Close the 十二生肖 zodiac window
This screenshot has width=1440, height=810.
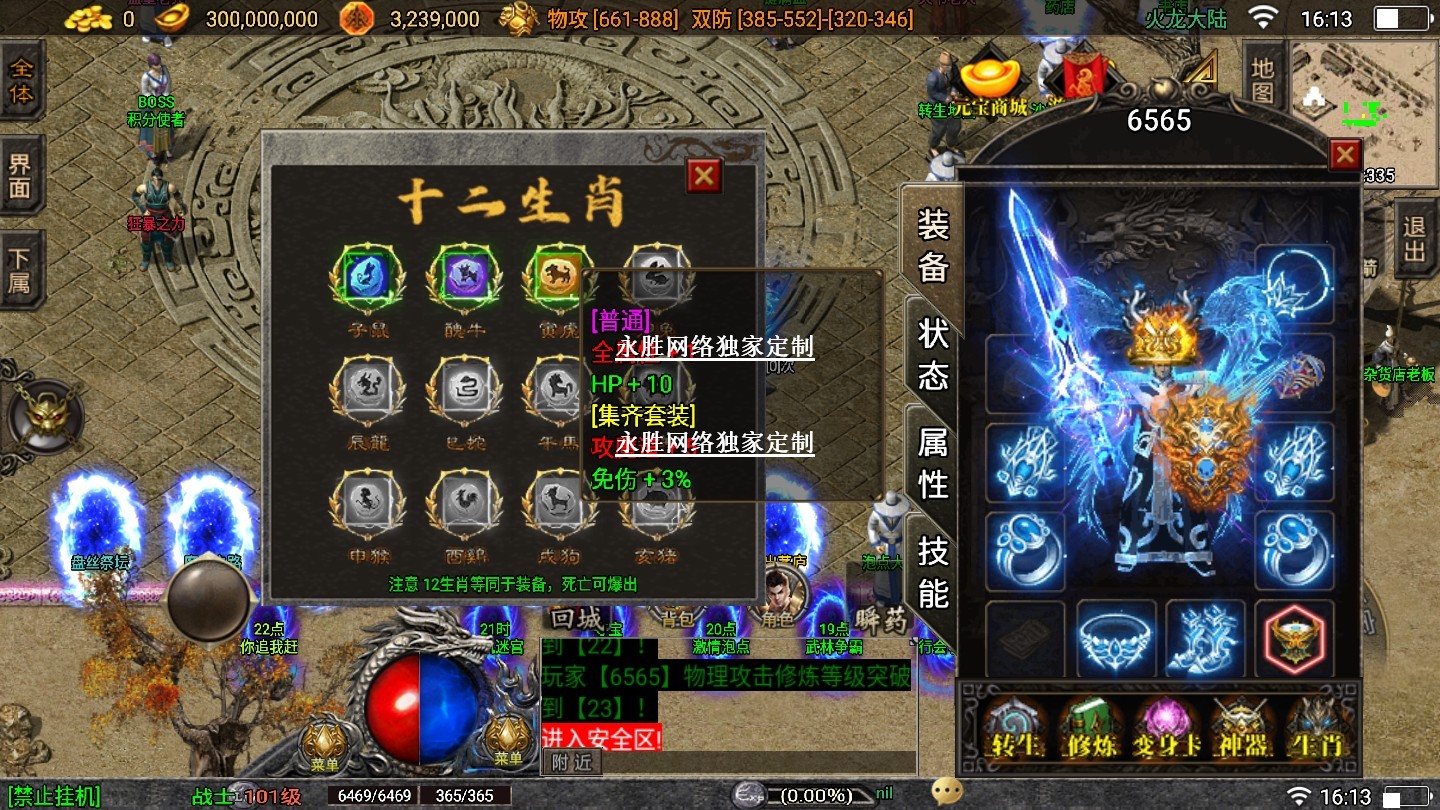coord(704,176)
